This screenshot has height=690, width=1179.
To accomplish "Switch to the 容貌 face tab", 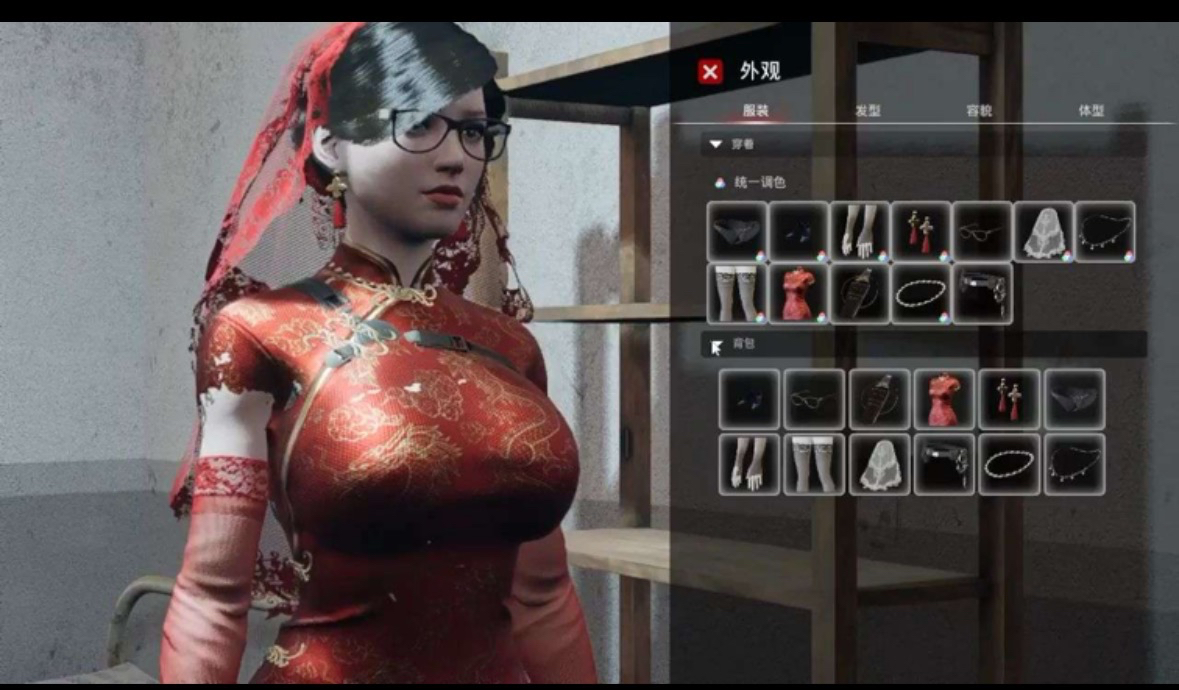I will tap(979, 111).
